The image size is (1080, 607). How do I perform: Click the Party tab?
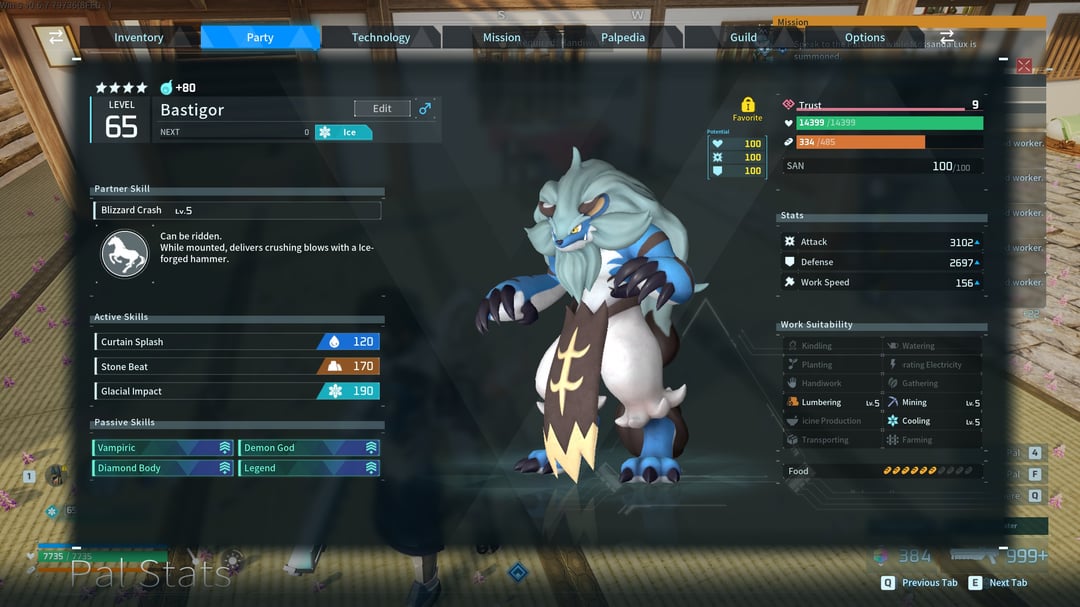pos(260,38)
